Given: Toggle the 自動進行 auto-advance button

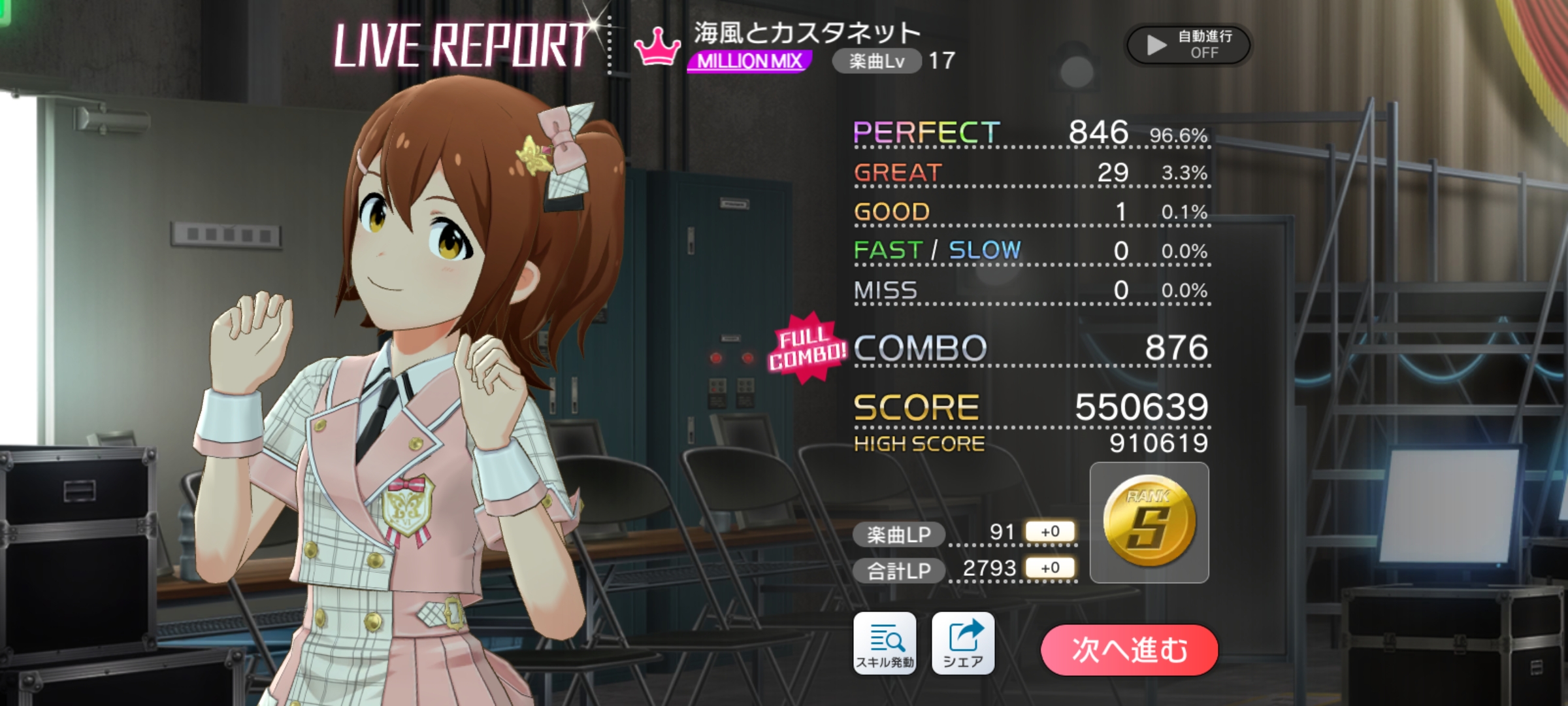Looking at the screenshot, I should coord(1188,44).
